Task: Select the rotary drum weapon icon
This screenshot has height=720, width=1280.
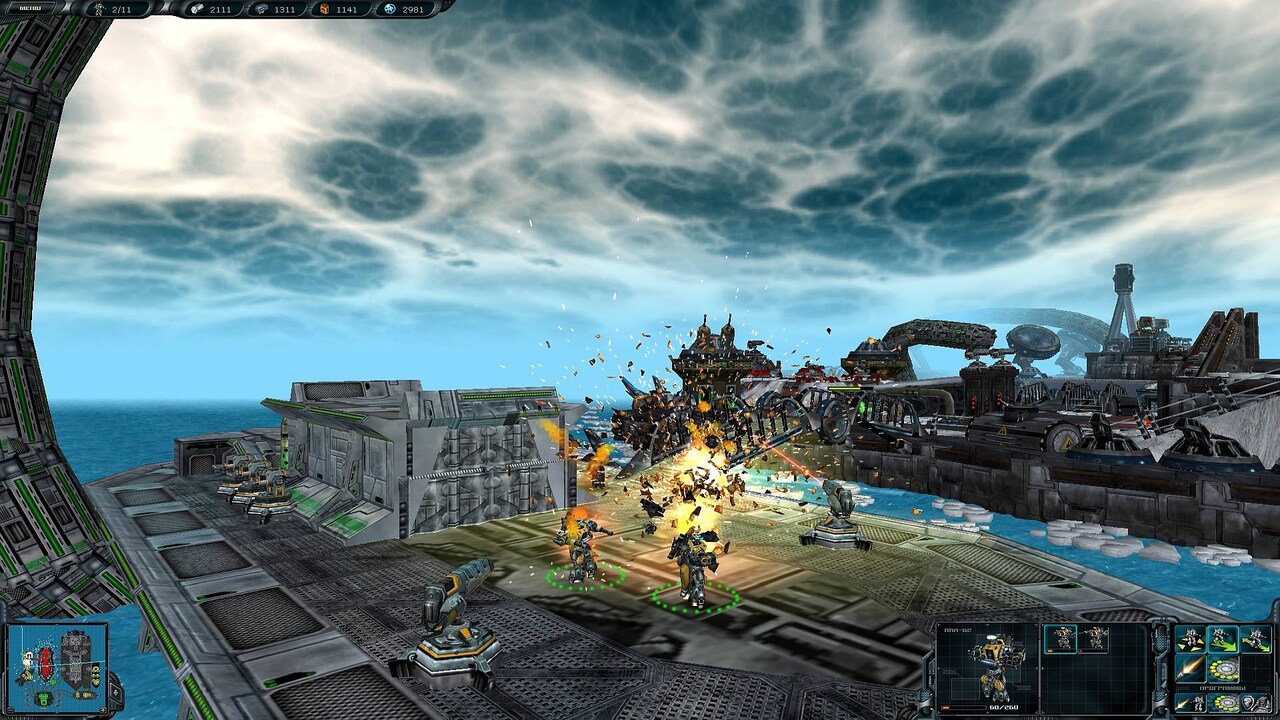Action: tap(1224, 669)
